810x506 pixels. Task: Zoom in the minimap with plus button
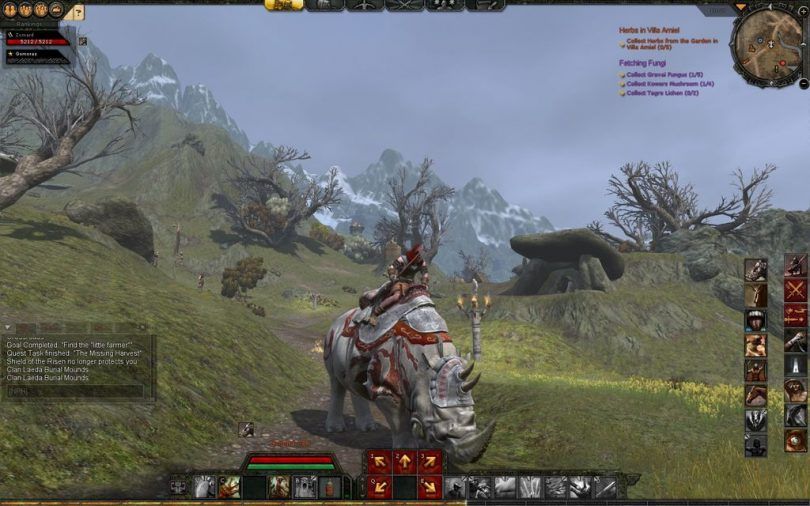point(803,10)
